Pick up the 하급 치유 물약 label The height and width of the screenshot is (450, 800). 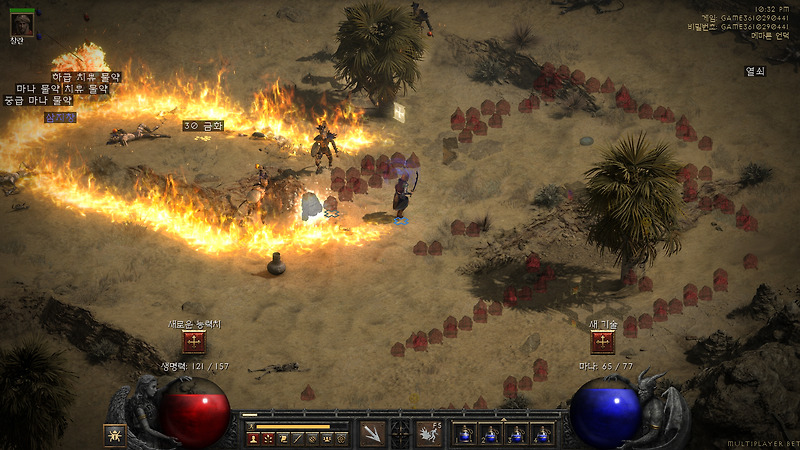pos(86,77)
